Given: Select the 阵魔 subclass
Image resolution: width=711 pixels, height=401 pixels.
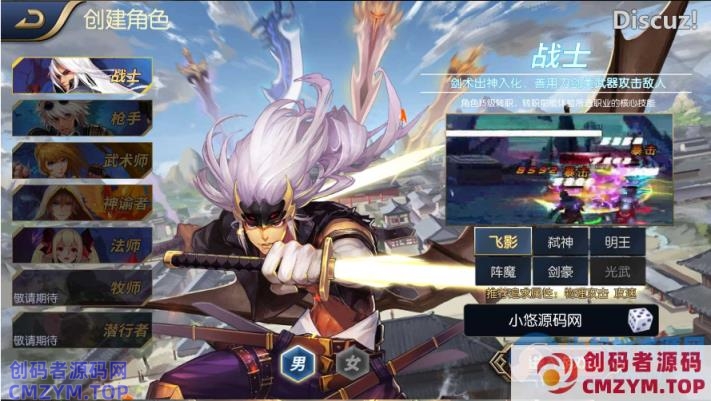Looking at the screenshot, I should click(503, 270).
